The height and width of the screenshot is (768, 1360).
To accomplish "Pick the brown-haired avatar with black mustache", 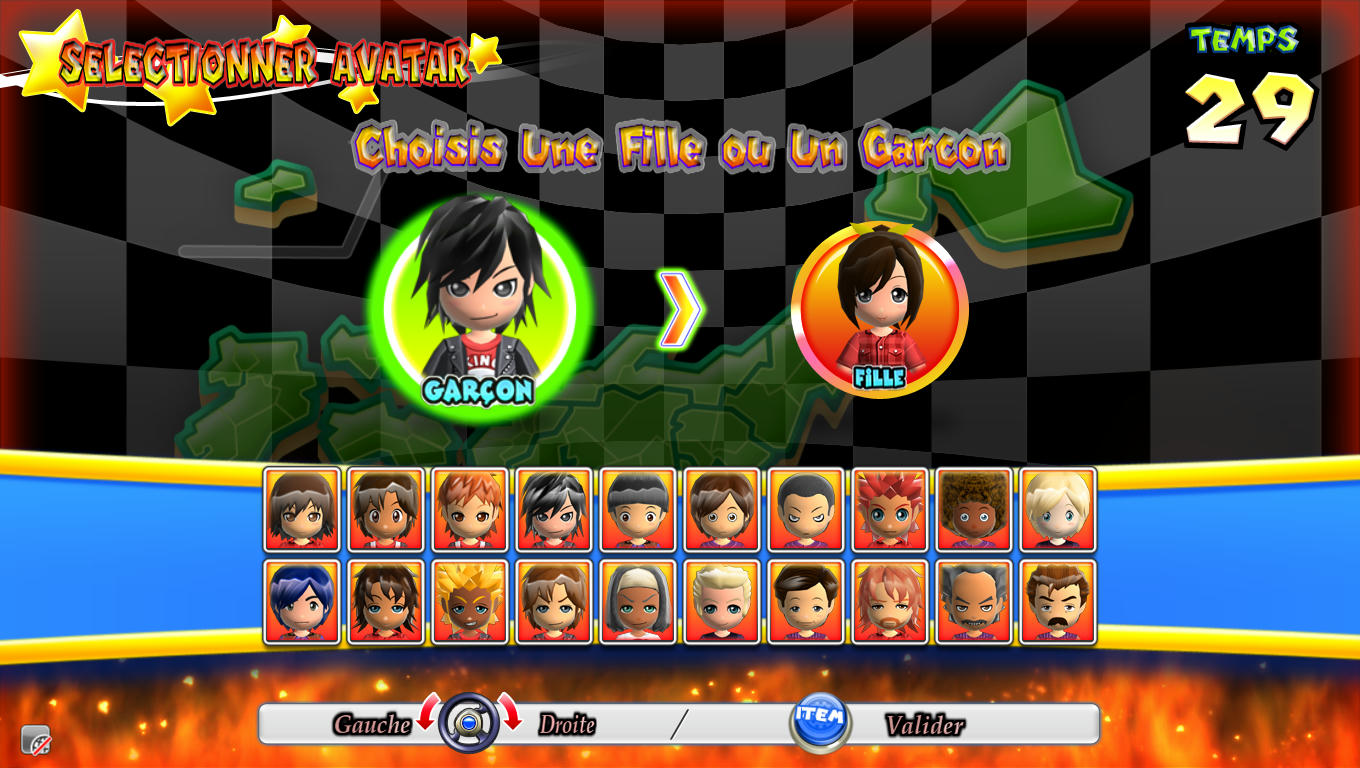I will pyautogui.click(x=1058, y=601).
